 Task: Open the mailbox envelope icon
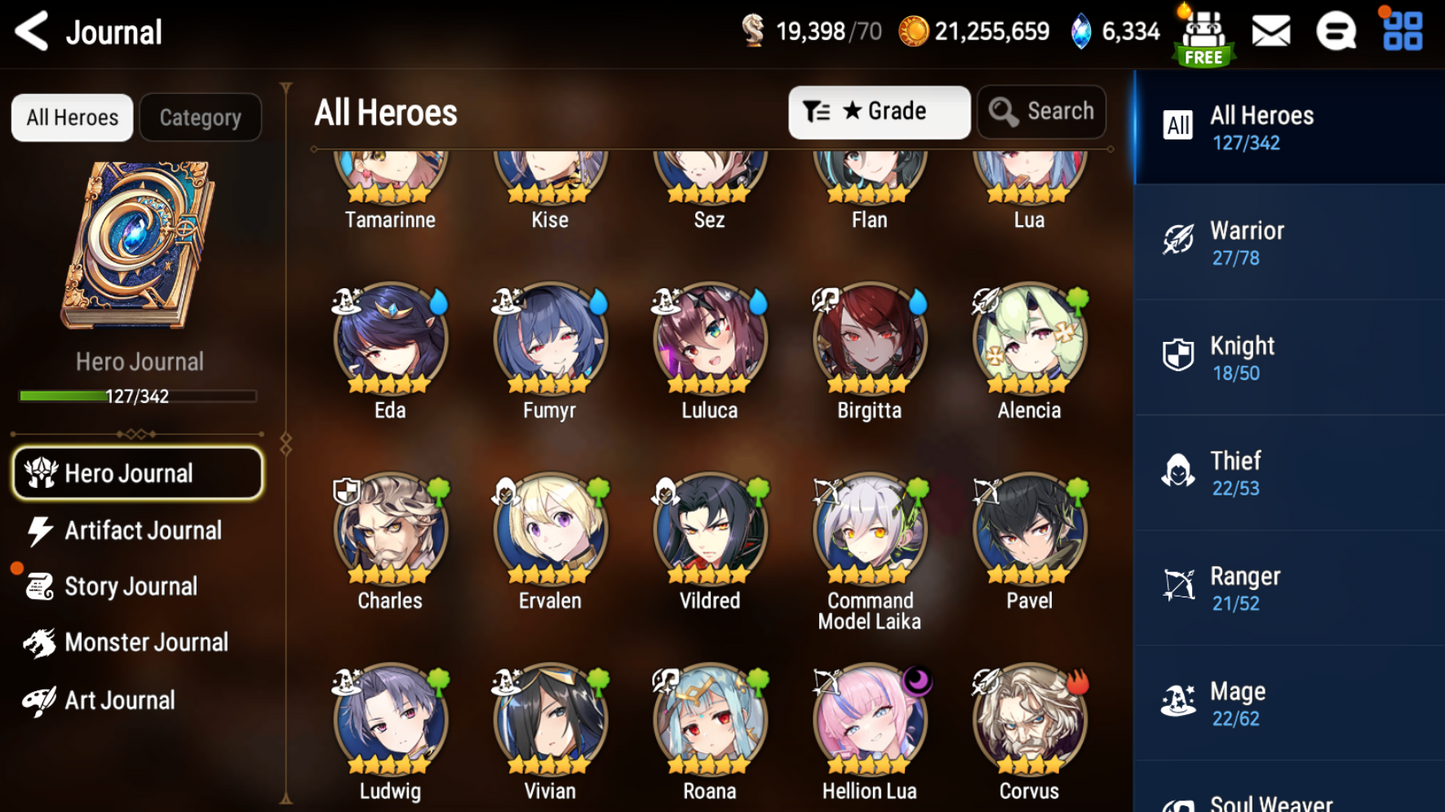pos(1270,32)
